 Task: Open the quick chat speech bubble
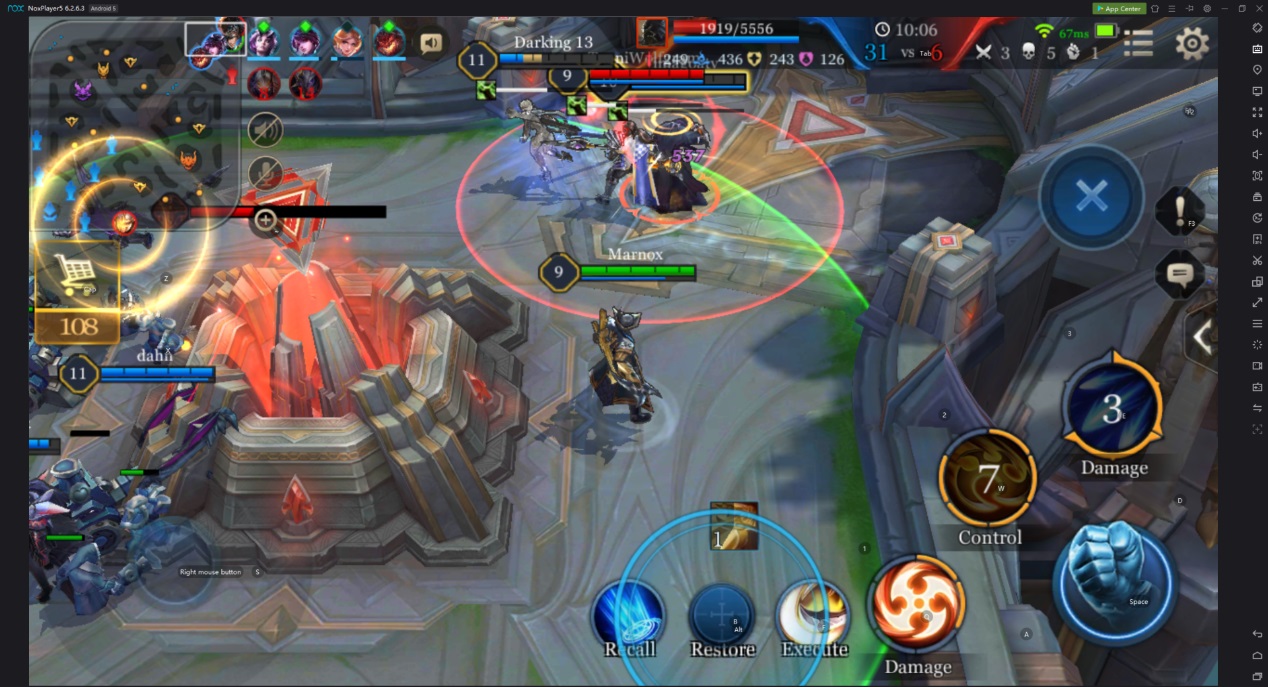tap(1179, 273)
